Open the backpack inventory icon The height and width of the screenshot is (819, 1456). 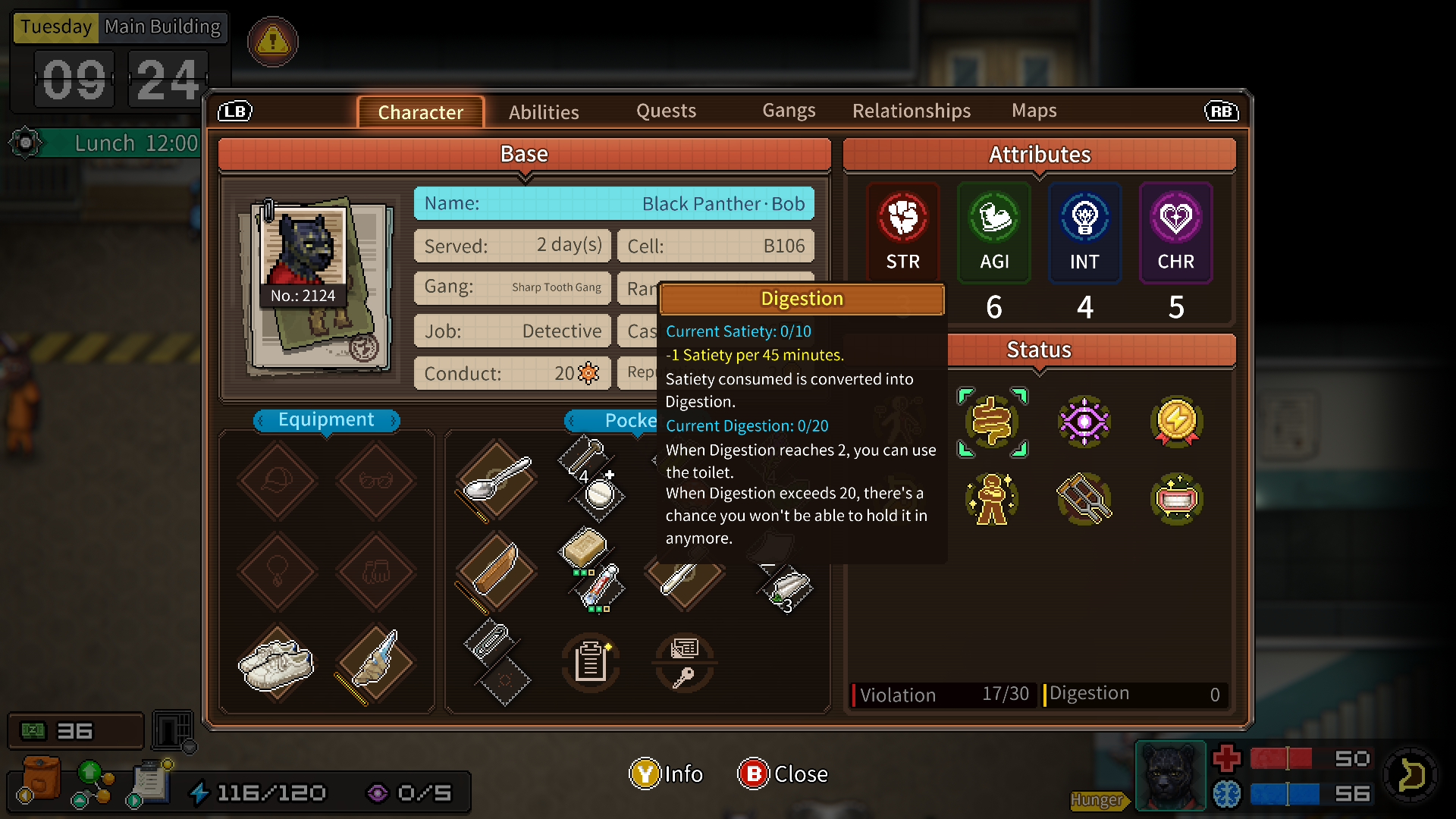tap(41, 779)
